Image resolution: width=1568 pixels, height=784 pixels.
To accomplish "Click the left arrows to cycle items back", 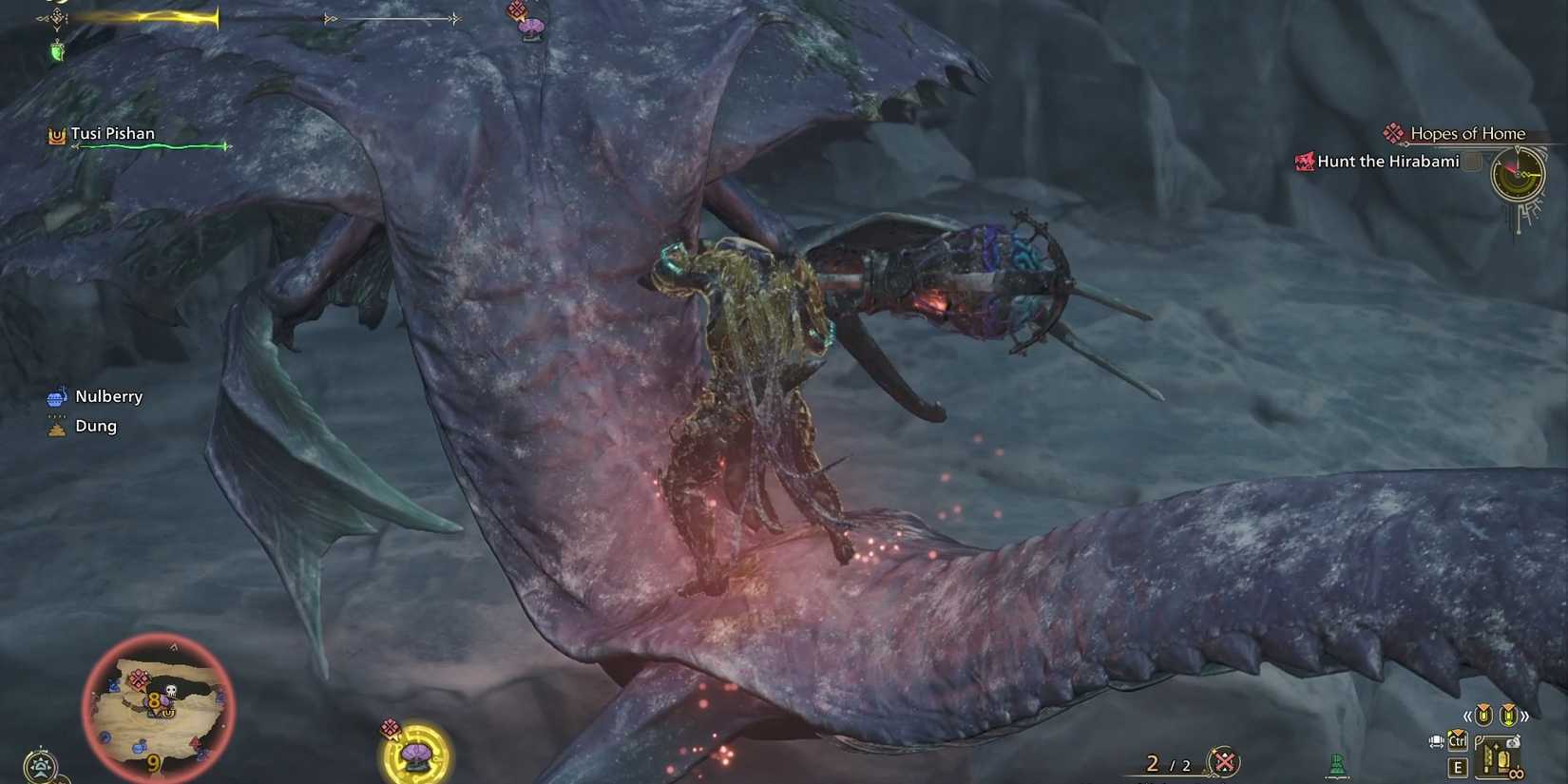I will tap(1468, 717).
